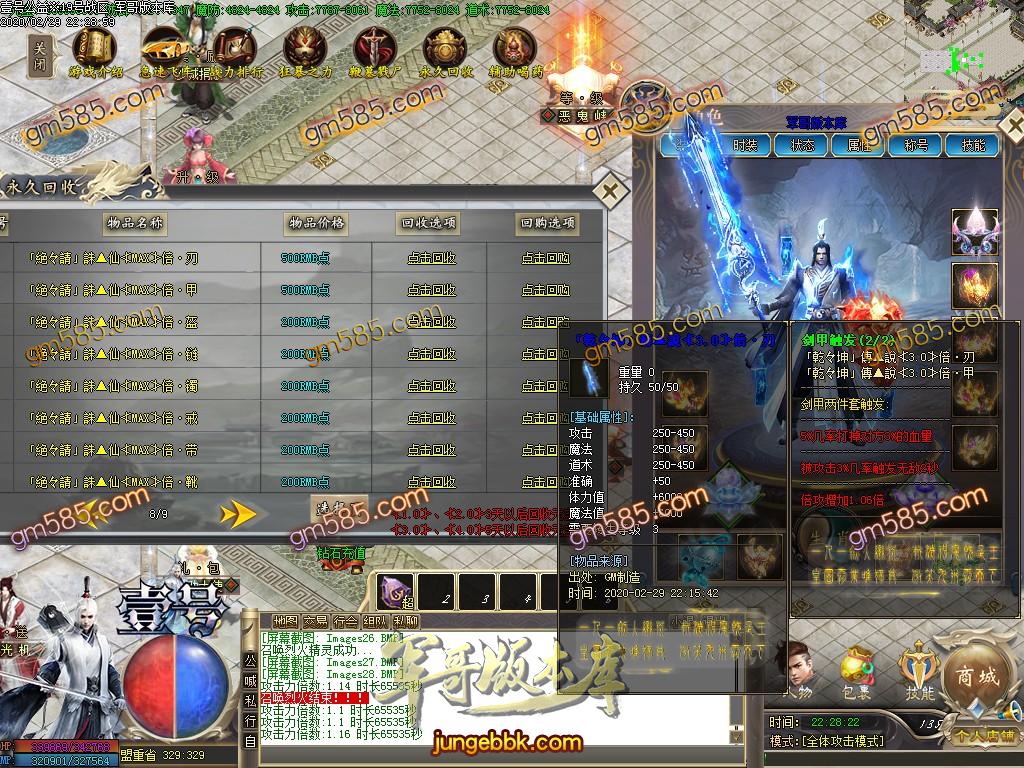The width and height of the screenshot is (1024, 768).
Task: Select the 私聊 private chat tab
Action: 405,620
